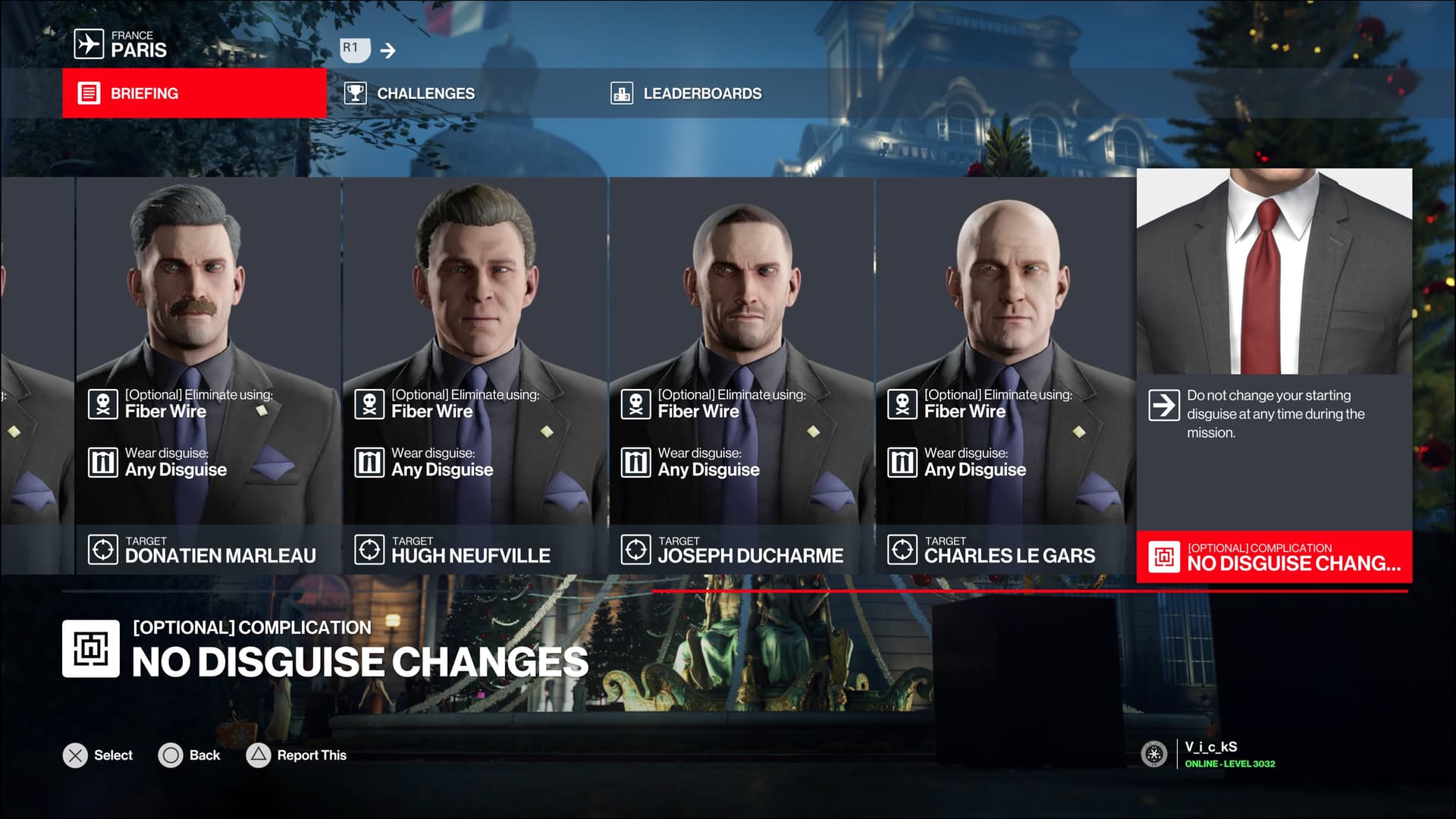The width and height of the screenshot is (1456, 819).
Task: Select Joseph Ducharme target card
Action: tap(741, 375)
